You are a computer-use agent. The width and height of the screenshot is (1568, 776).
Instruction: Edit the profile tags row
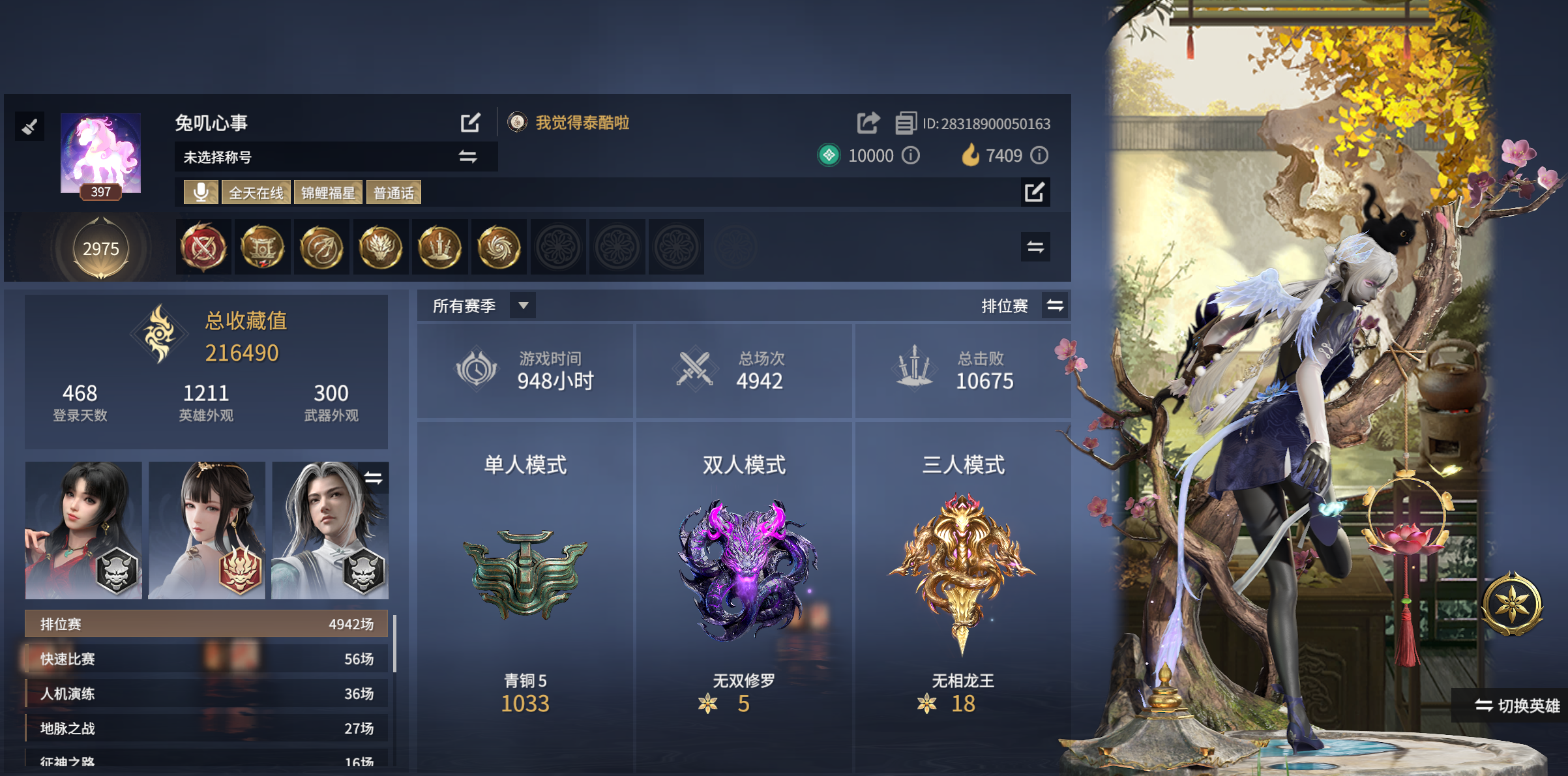(x=1035, y=192)
